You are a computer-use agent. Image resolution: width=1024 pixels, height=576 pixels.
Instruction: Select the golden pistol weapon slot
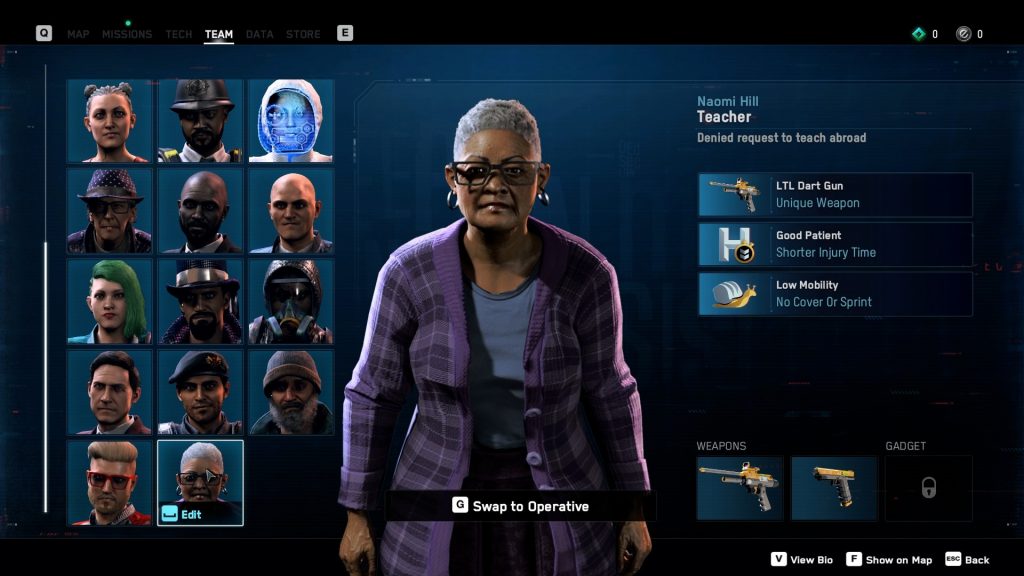(x=834, y=488)
